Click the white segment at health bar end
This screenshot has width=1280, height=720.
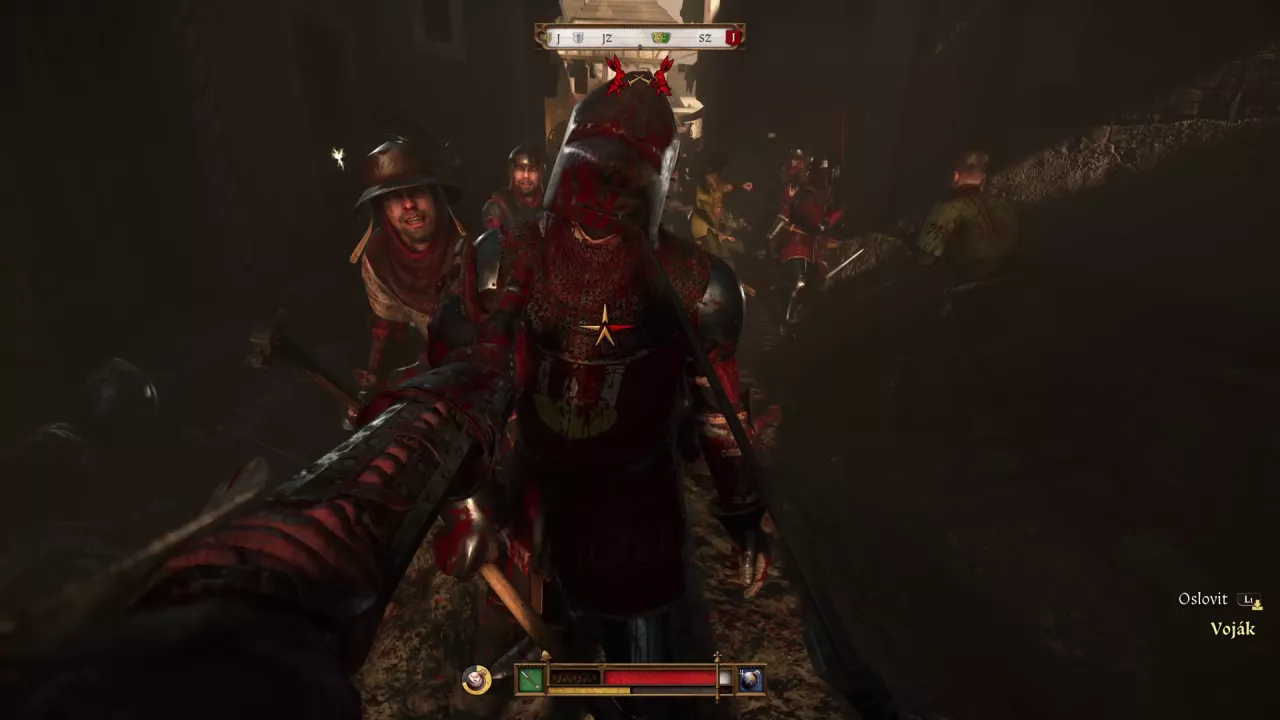[724, 678]
